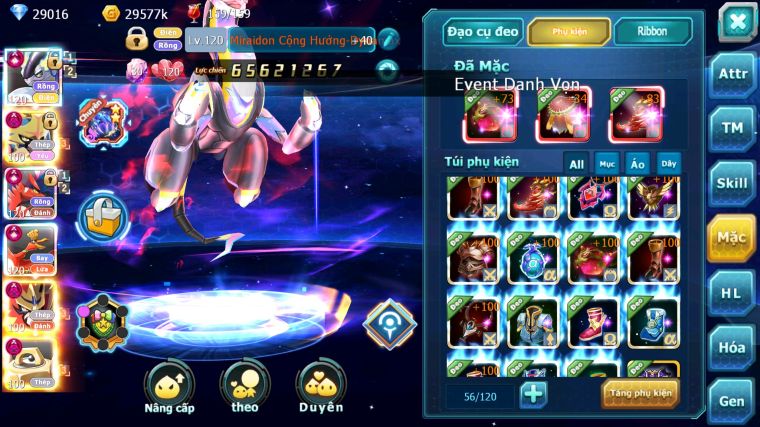This screenshot has width=760, height=427.
Task: Select the pink sneaker accessory slot
Action: point(593,321)
